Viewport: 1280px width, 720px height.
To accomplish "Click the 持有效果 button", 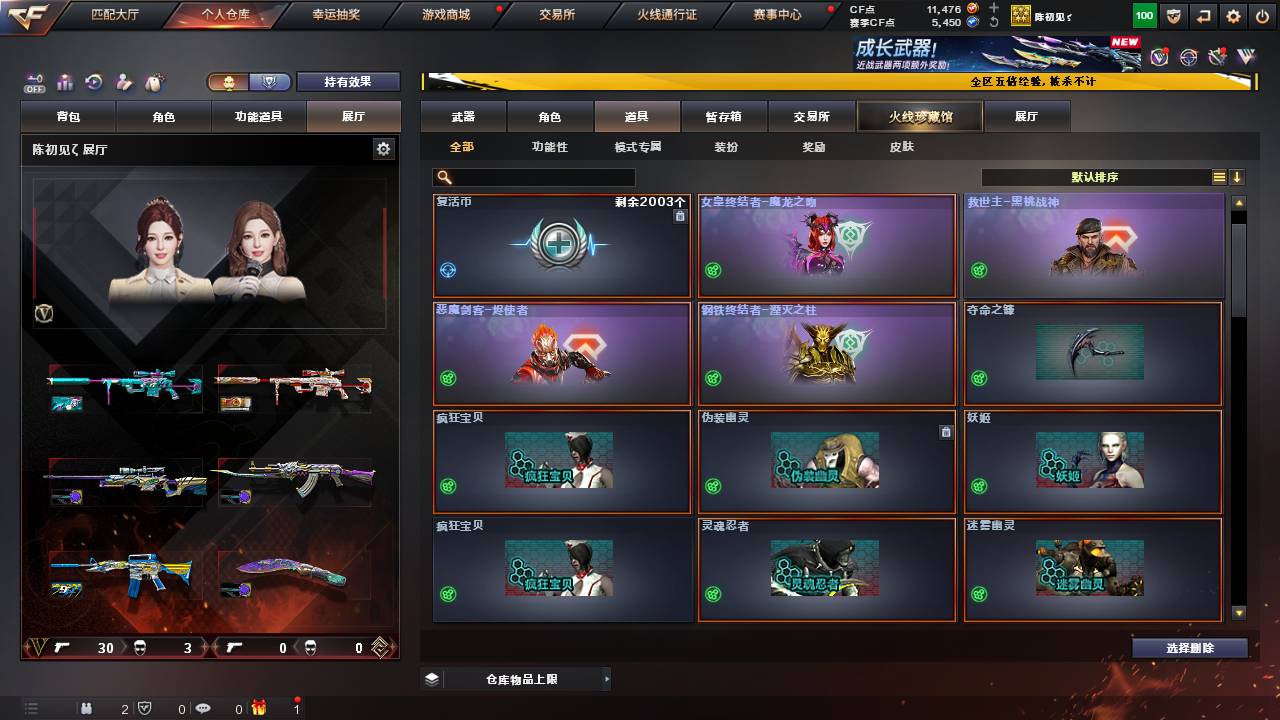I will [348, 81].
